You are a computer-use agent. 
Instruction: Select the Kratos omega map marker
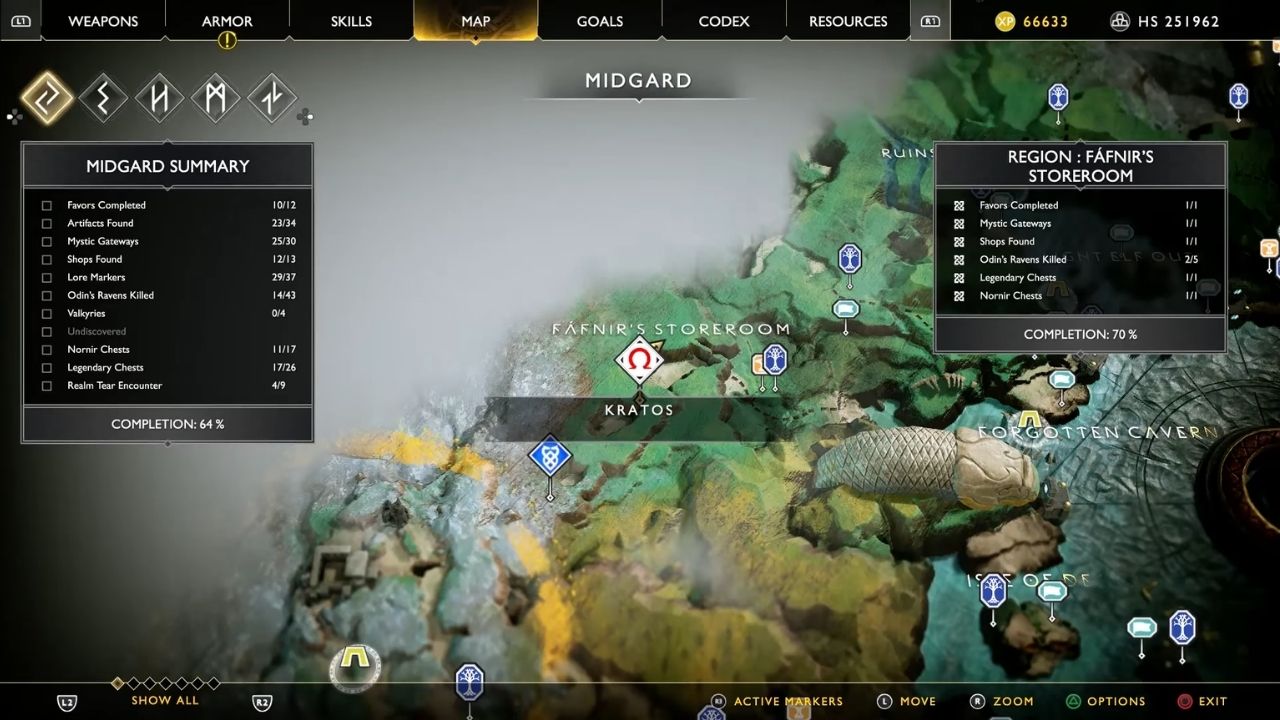(x=639, y=360)
